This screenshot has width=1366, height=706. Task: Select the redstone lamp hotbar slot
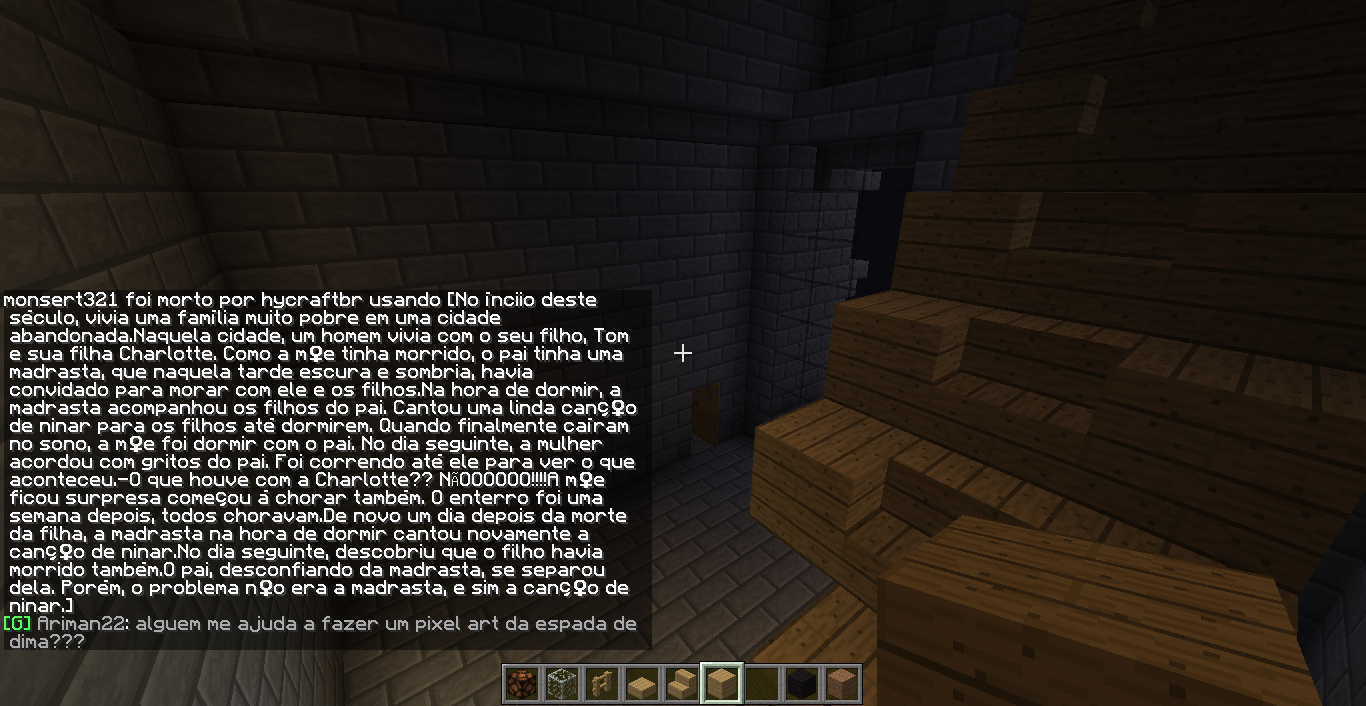(x=522, y=684)
